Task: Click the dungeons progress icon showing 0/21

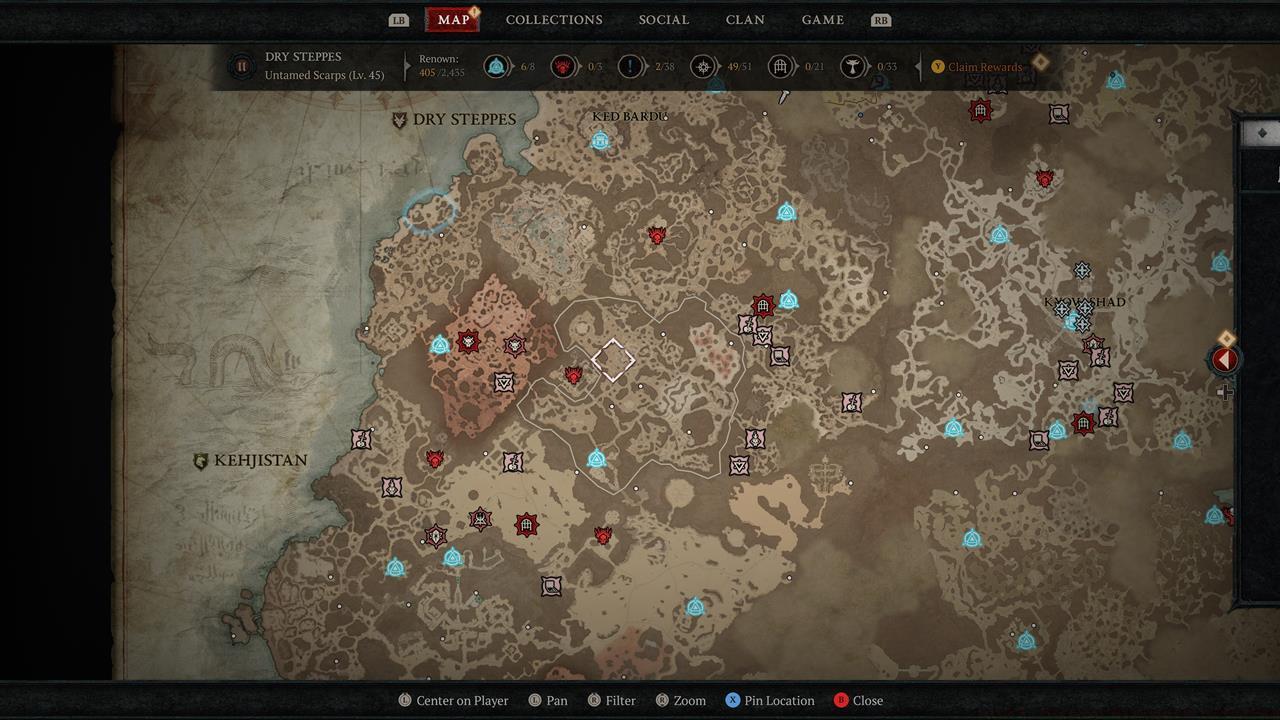Action: coord(780,66)
